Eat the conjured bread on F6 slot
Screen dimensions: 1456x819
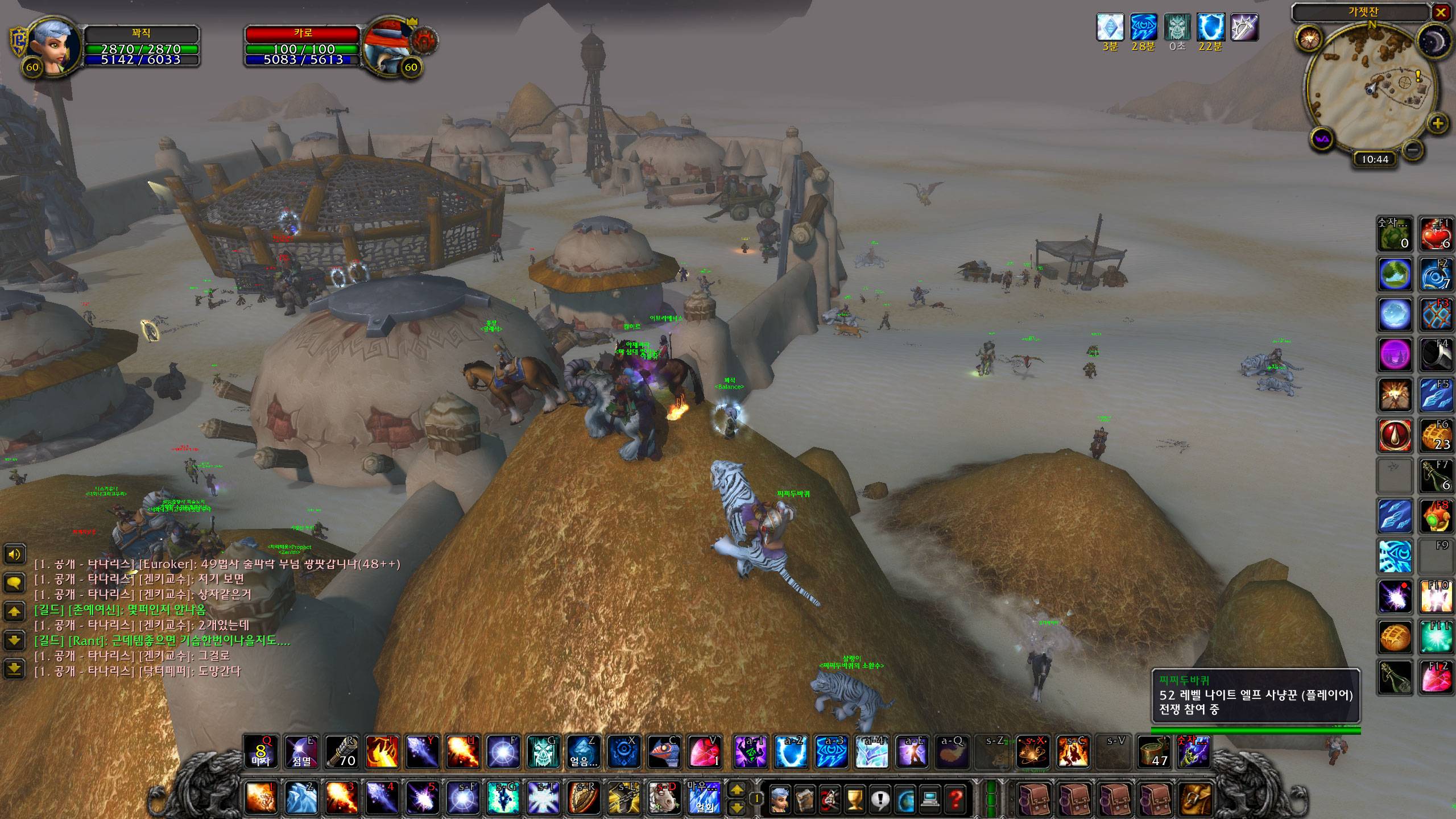click(x=1436, y=436)
